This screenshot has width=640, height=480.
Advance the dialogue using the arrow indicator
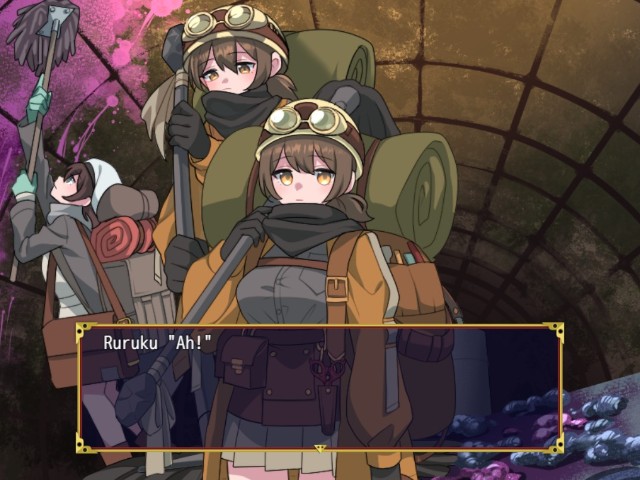[x=320, y=447]
